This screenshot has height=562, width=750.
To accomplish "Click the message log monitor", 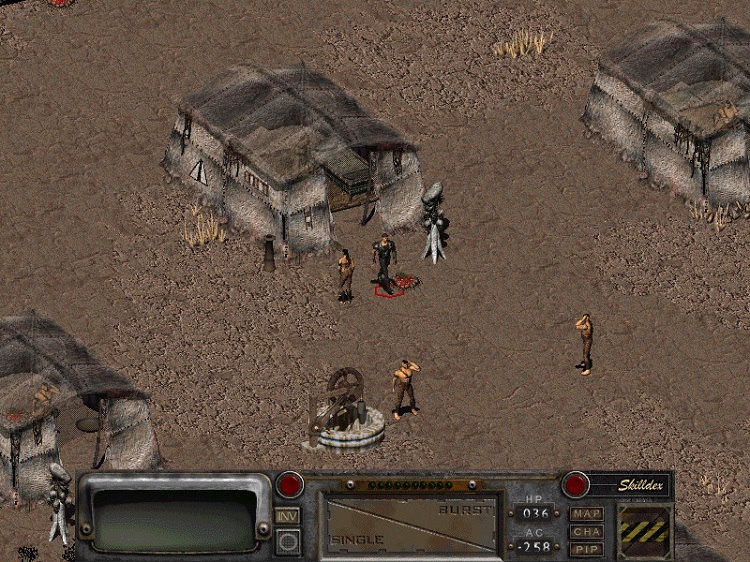I will point(174,517).
